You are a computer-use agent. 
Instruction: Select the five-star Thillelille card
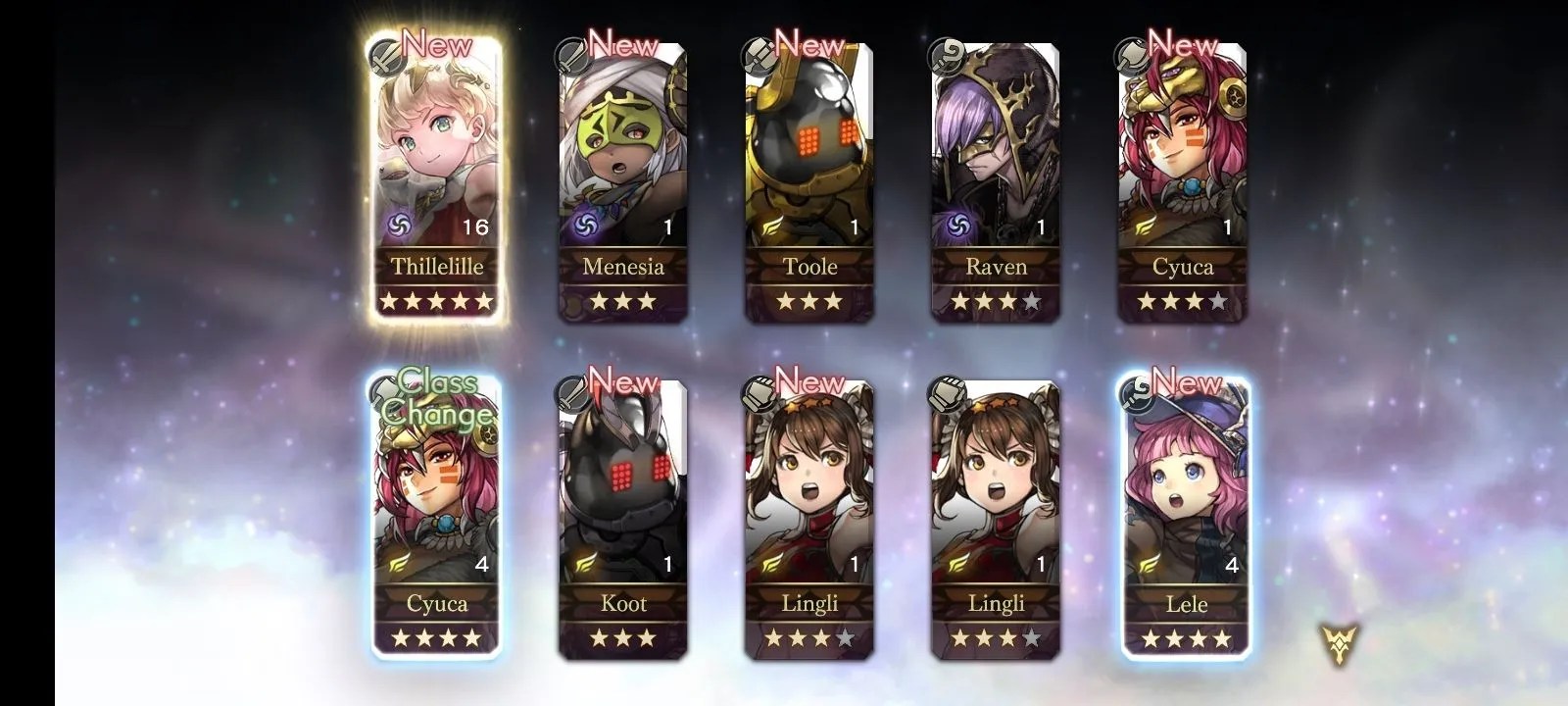pyautogui.click(x=436, y=176)
